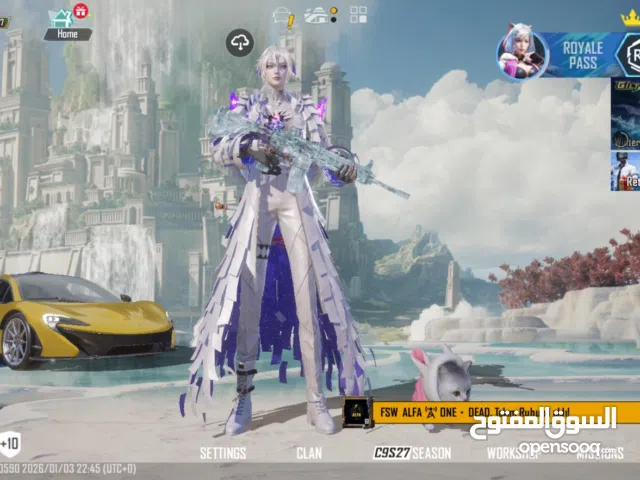Click the gold crown icon
The image size is (640, 480).
click(630, 15)
